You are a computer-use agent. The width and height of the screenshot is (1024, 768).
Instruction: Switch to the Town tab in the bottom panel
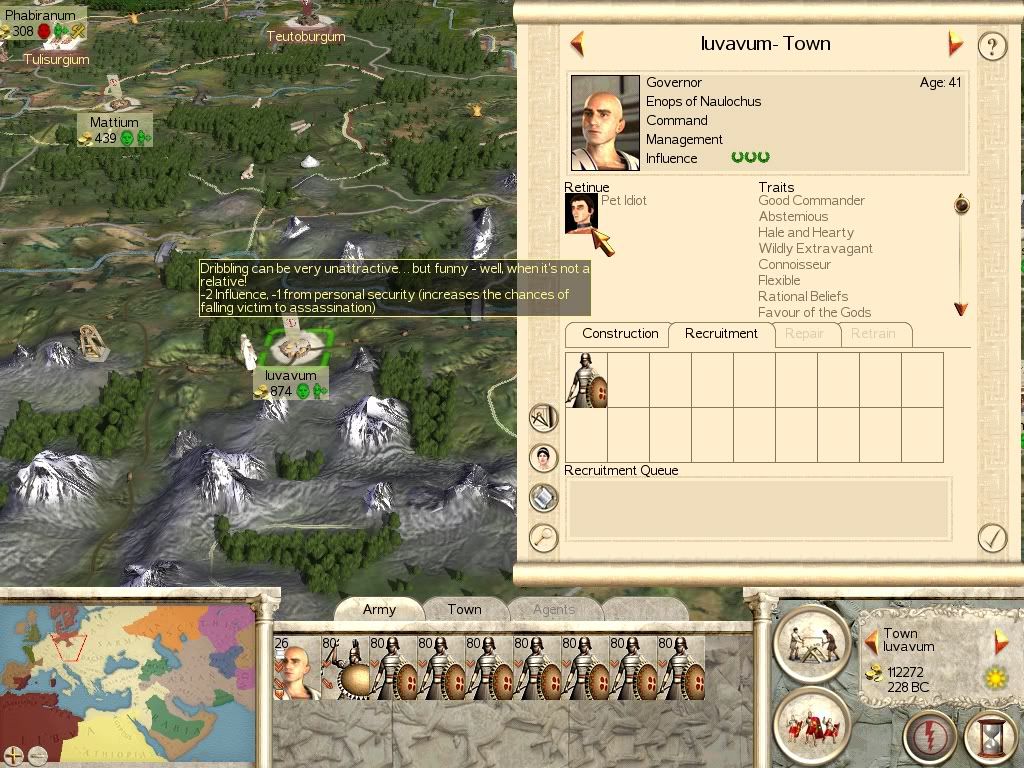tap(464, 609)
